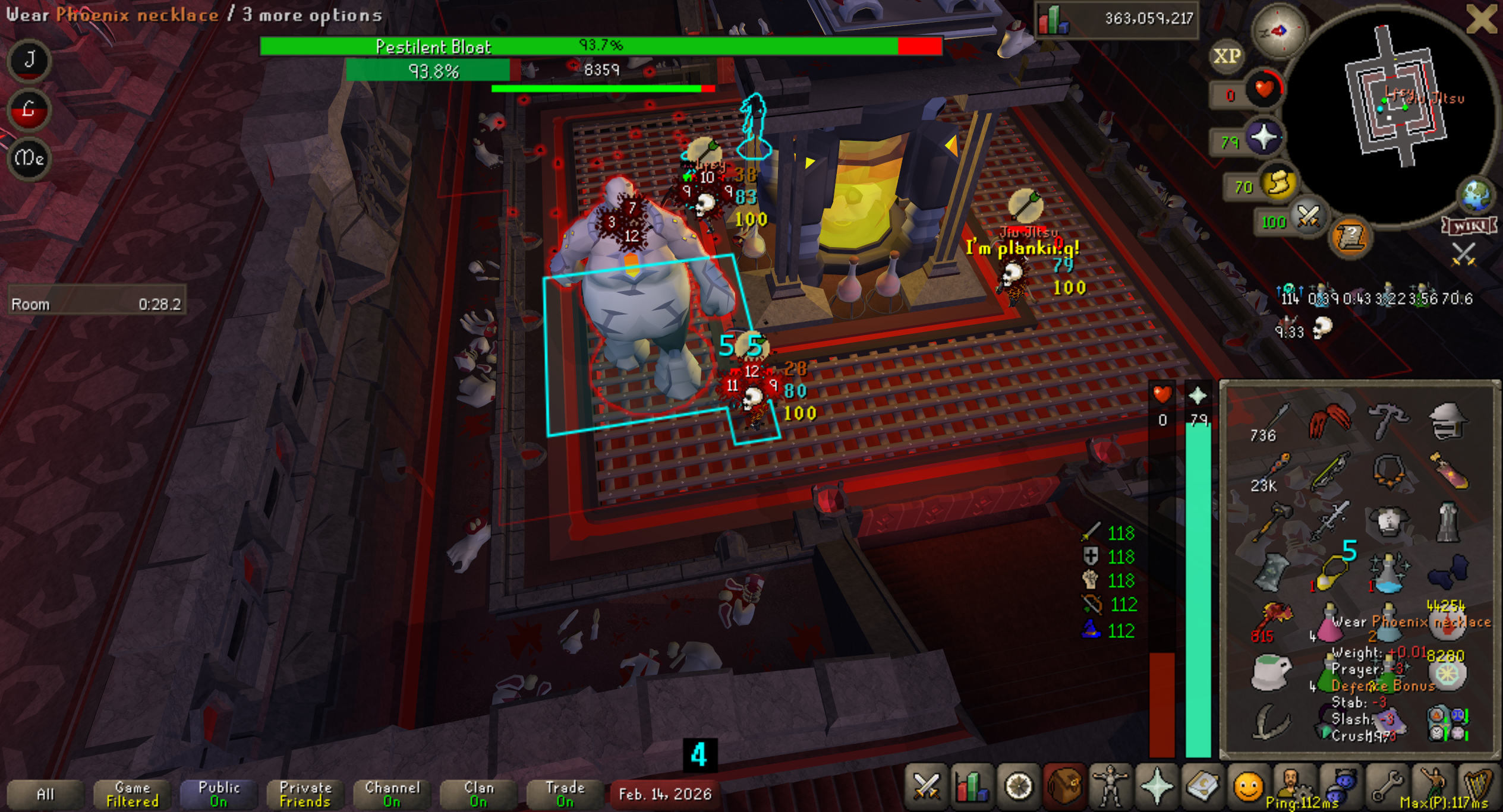Open the Combat Options tab

tap(925, 787)
